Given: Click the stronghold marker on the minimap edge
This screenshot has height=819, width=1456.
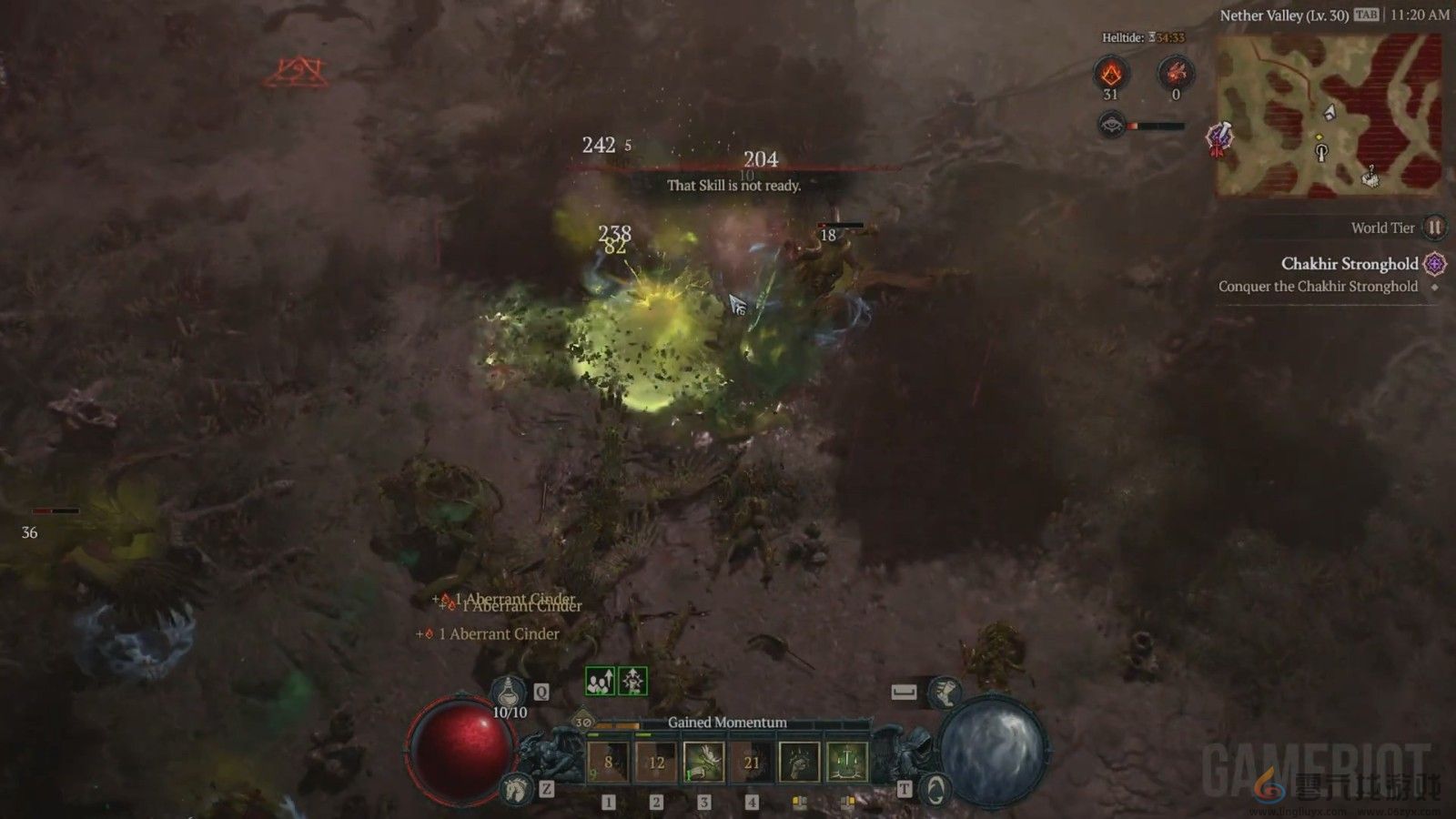Looking at the screenshot, I should point(1221,139).
